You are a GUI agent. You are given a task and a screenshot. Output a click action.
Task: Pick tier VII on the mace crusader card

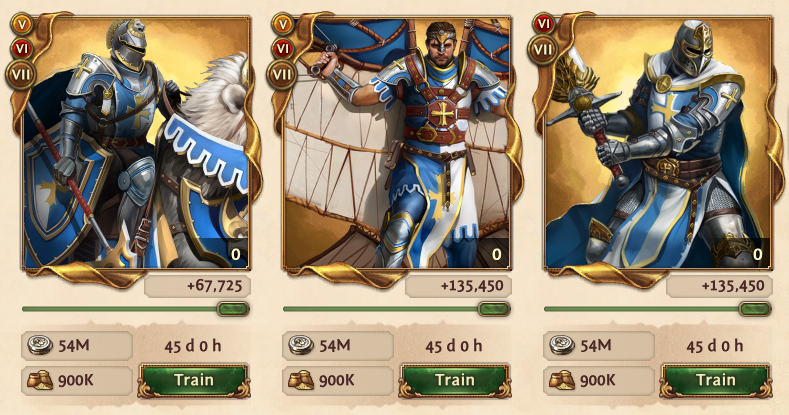543,48
